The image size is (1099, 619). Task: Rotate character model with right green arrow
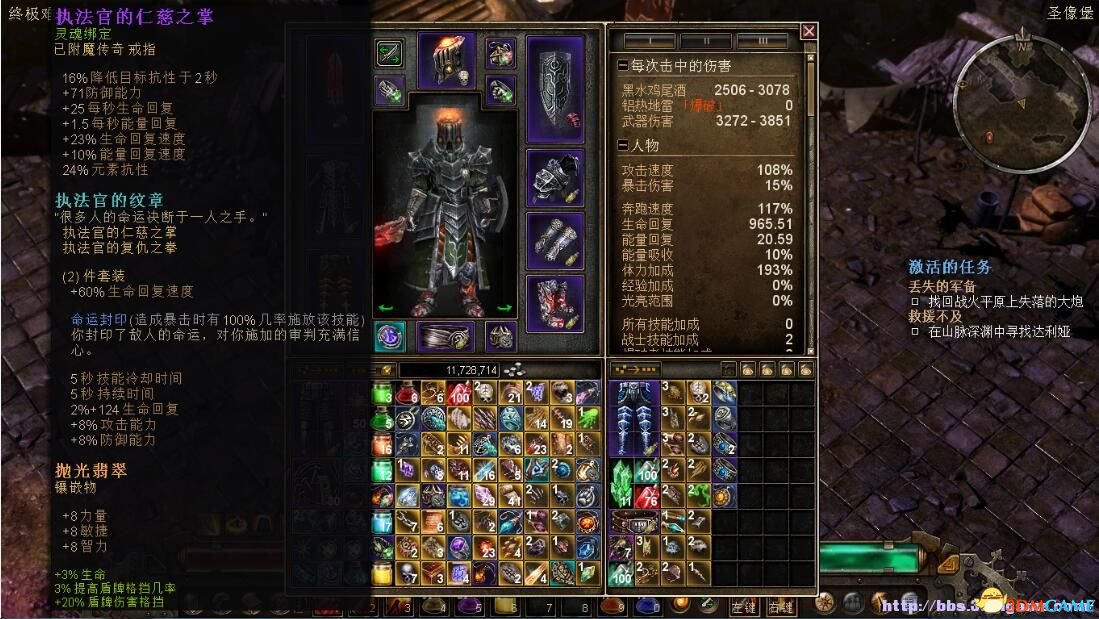pyautogui.click(x=506, y=308)
